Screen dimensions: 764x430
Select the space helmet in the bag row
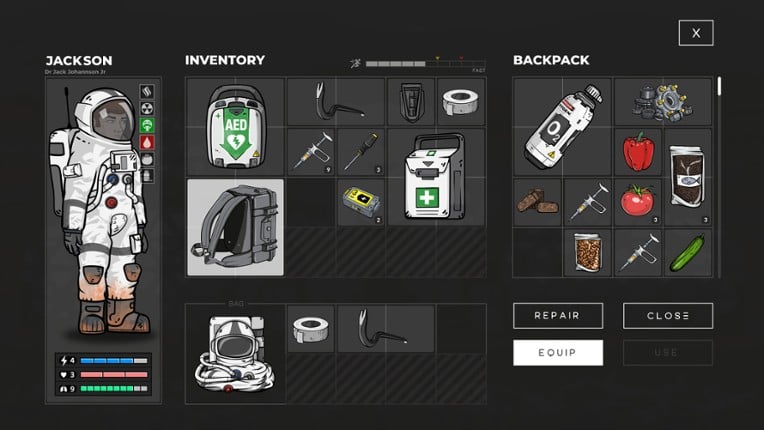coord(235,354)
